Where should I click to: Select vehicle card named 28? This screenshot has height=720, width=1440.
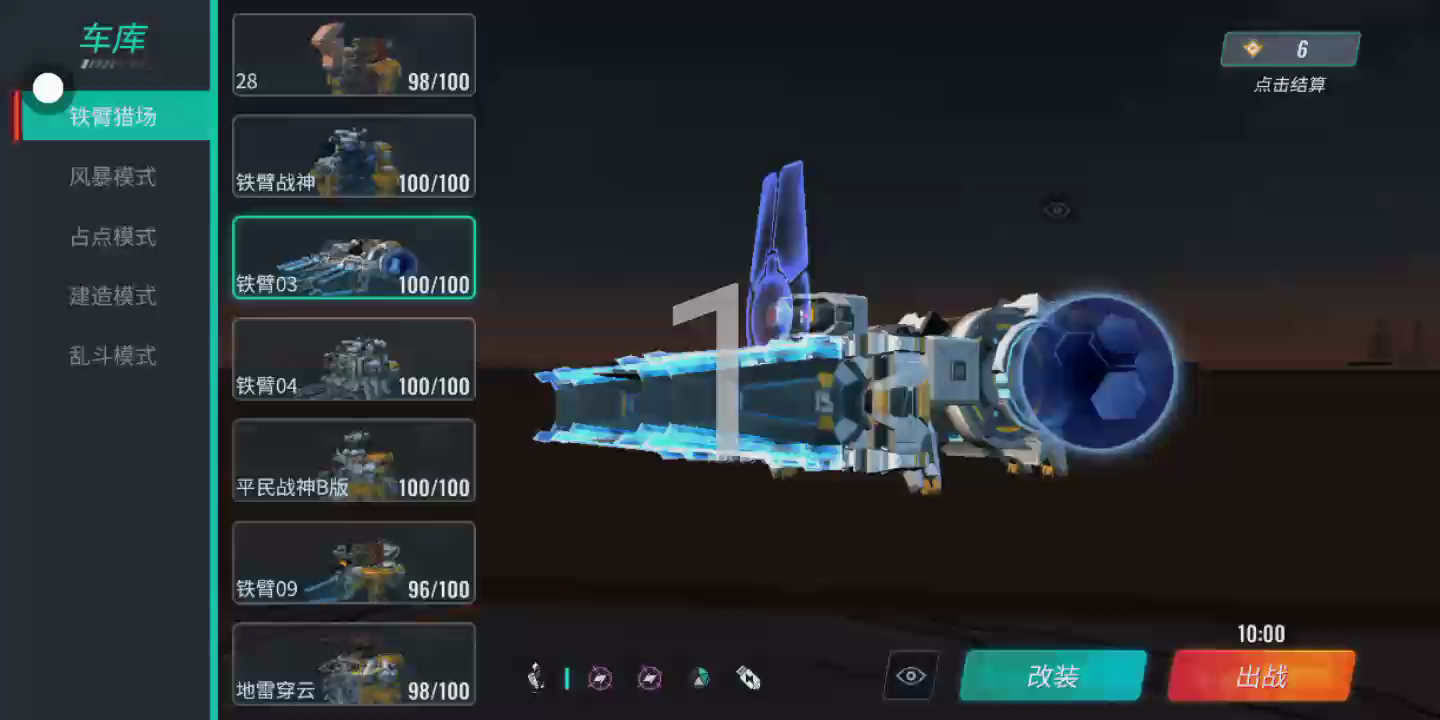tap(354, 55)
